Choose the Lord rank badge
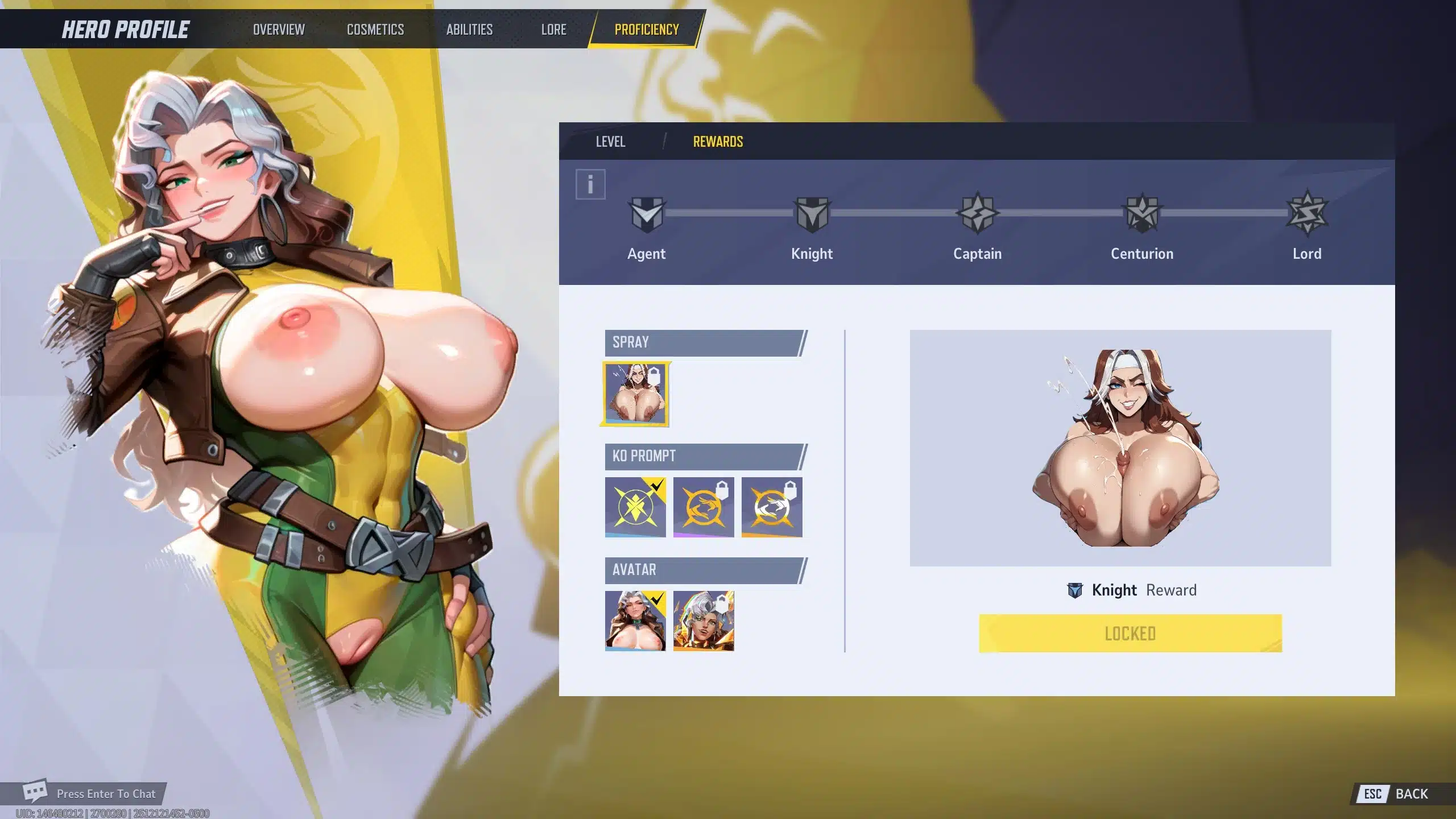 [1307, 214]
